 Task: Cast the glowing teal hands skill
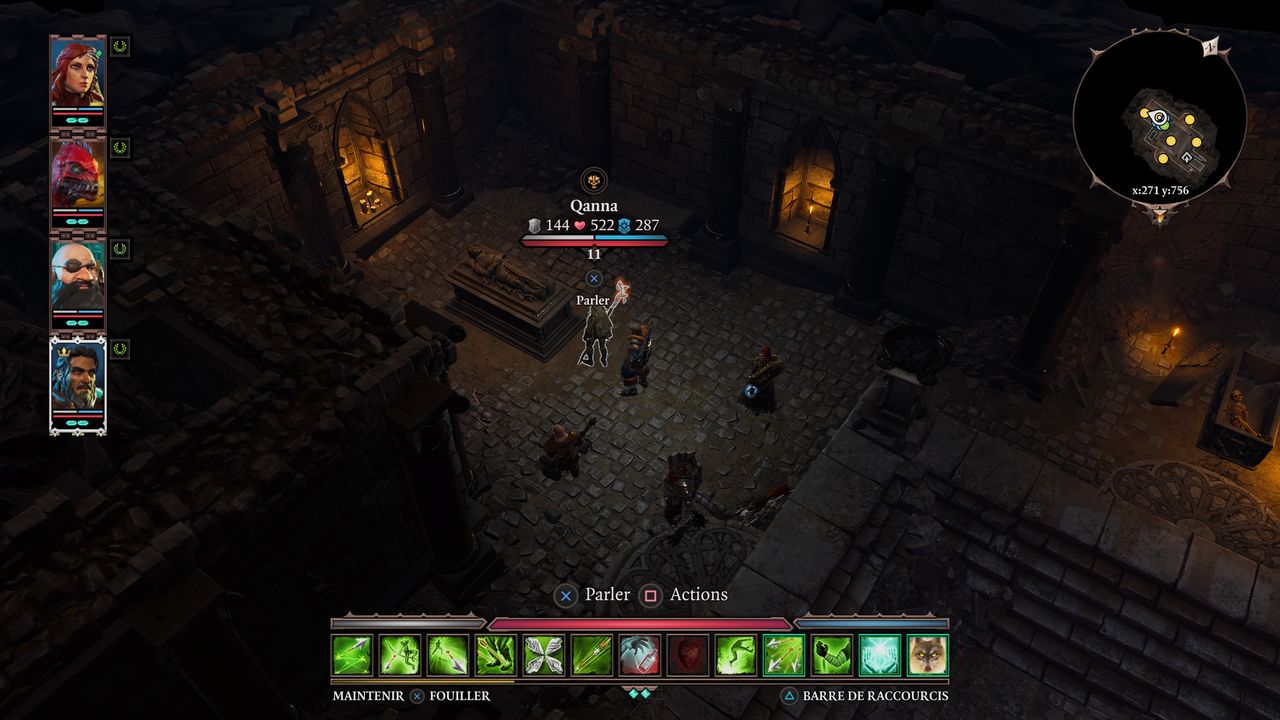(880, 655)
